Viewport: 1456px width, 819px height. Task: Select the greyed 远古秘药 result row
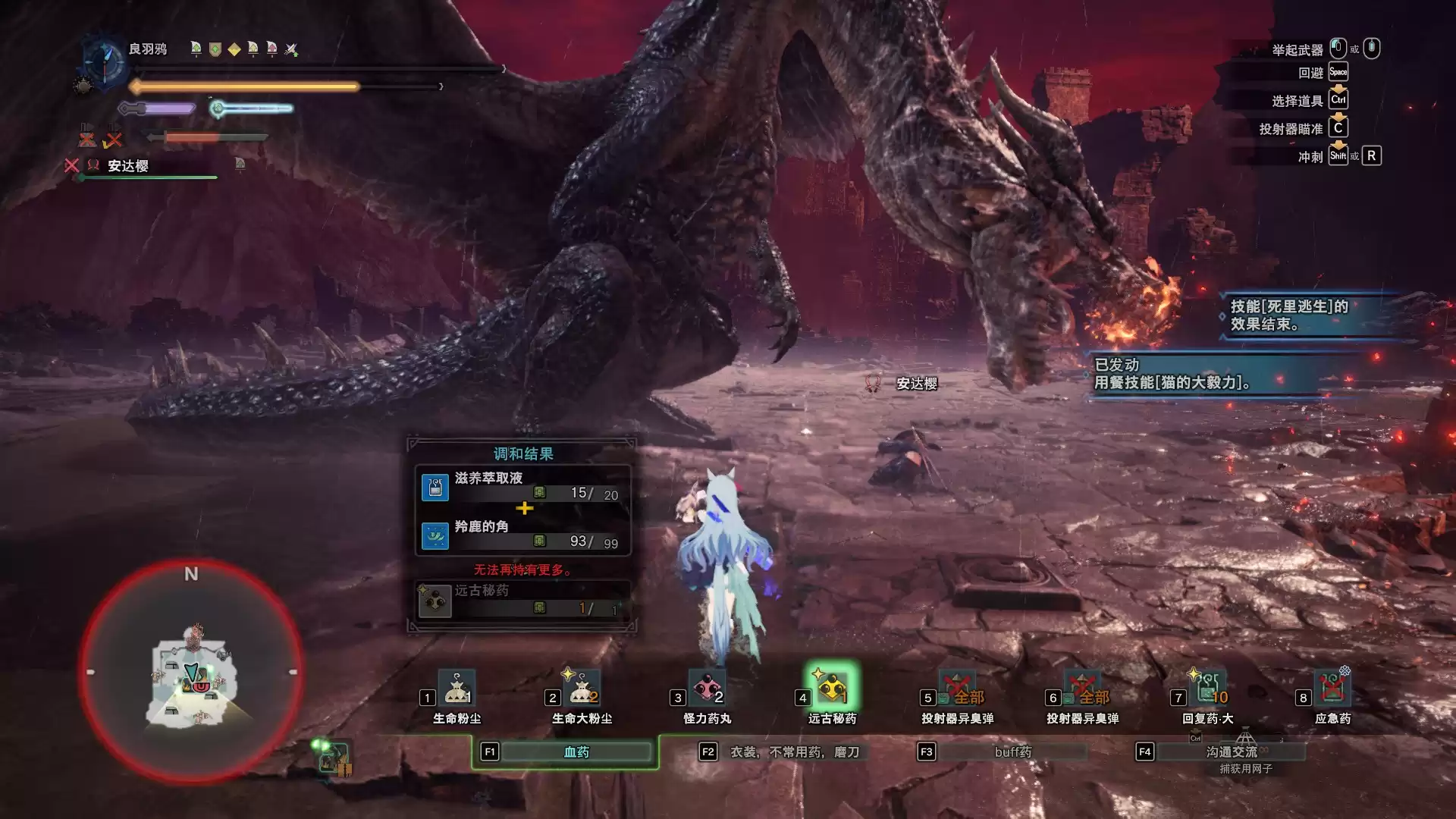click(522, 600)
